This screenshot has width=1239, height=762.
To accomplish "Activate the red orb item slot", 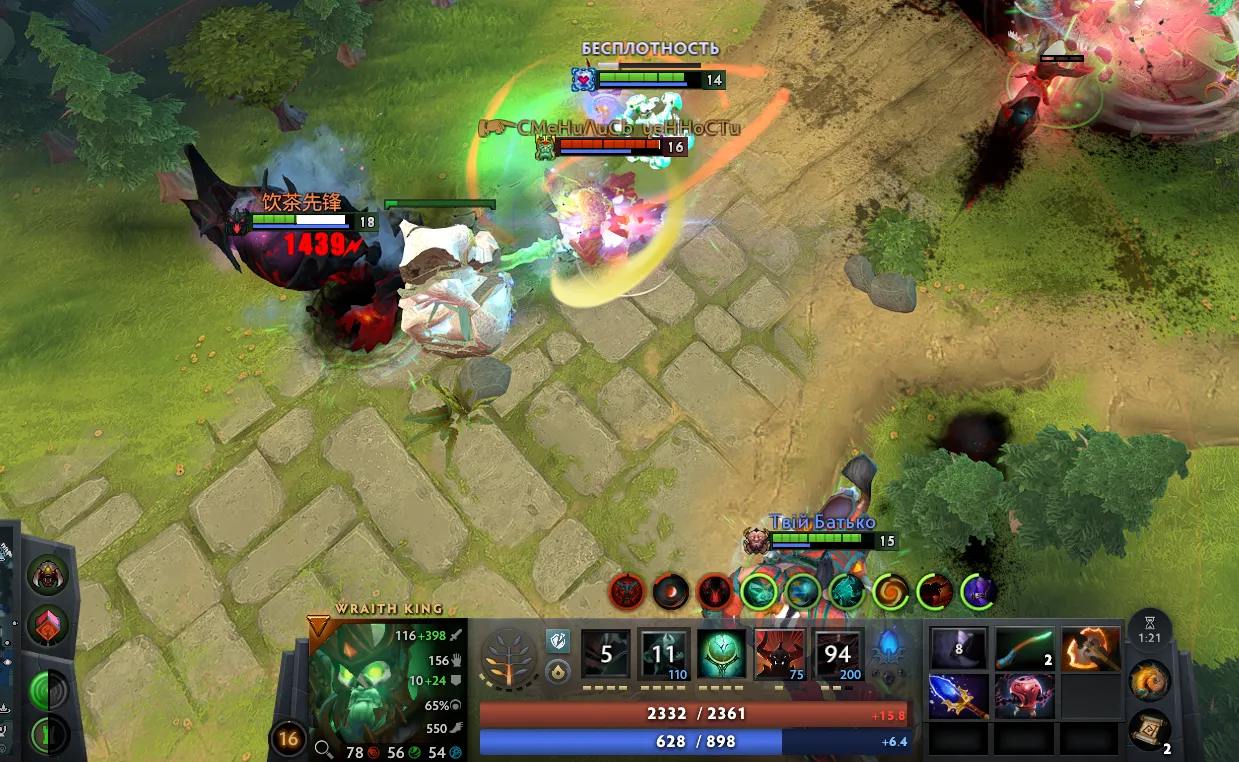I will 1024,696.
